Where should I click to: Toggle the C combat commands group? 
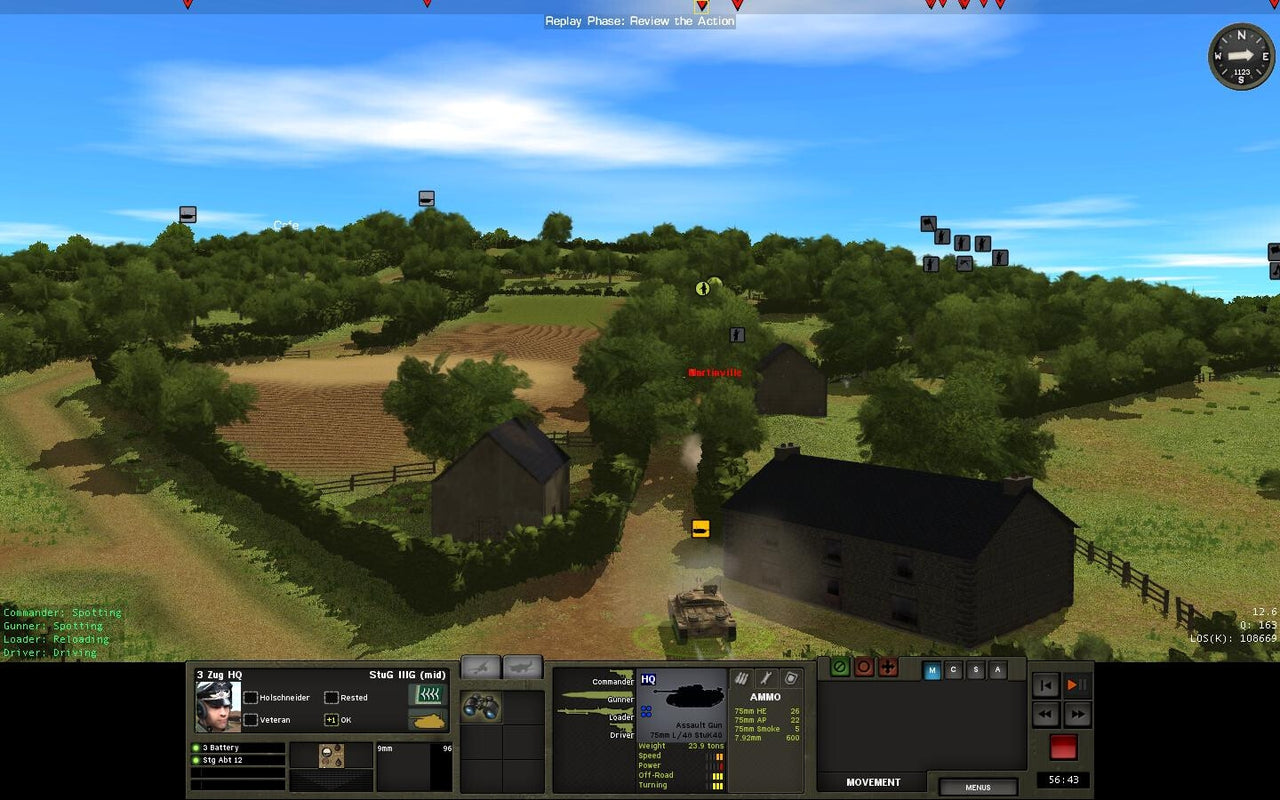953,670
